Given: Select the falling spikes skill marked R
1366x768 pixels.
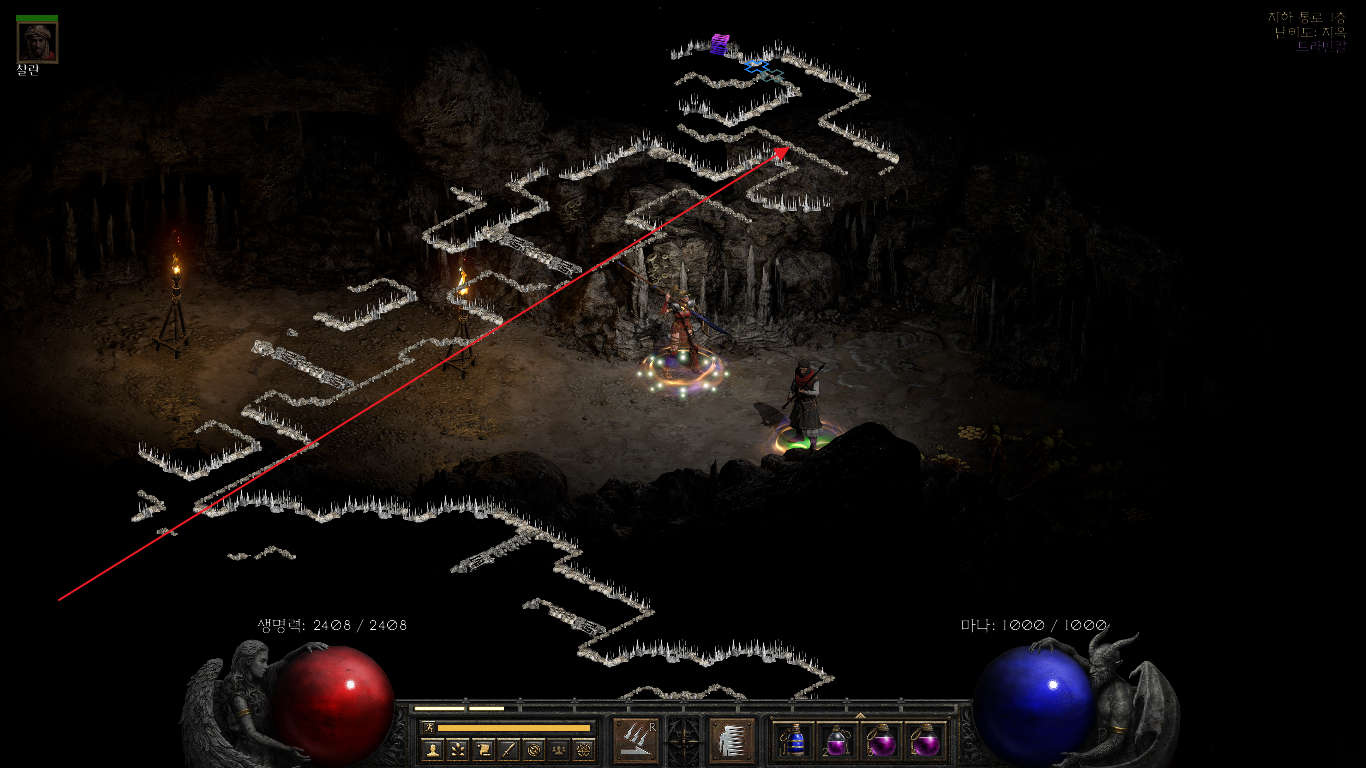Looking at the screenshot, I should pos(634,740).
